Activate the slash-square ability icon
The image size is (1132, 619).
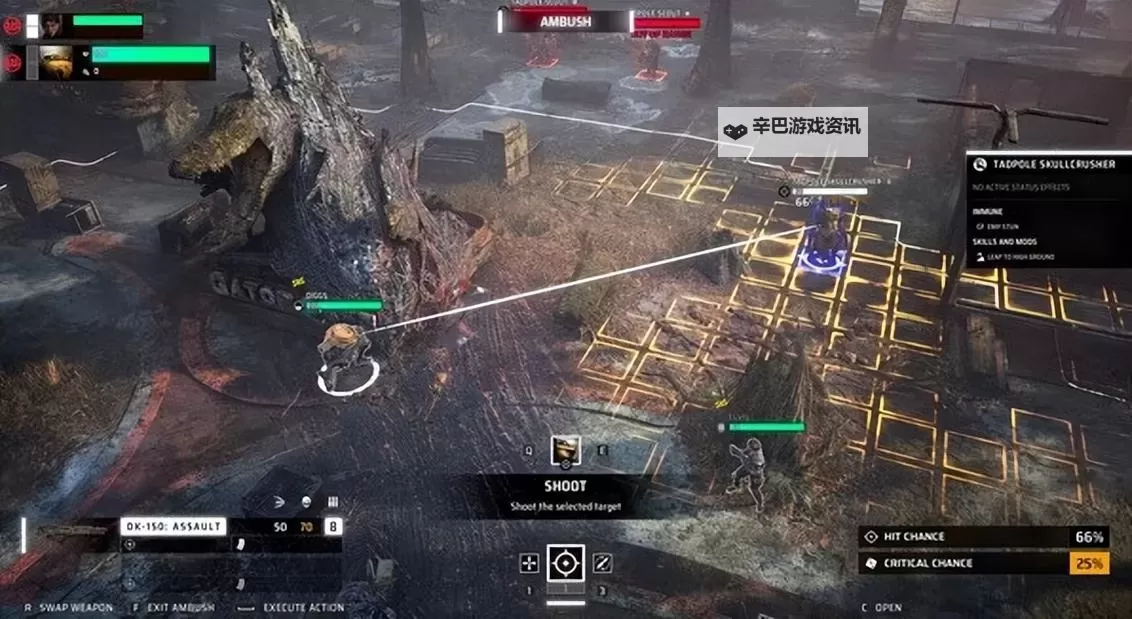click(x=602, y=564)
